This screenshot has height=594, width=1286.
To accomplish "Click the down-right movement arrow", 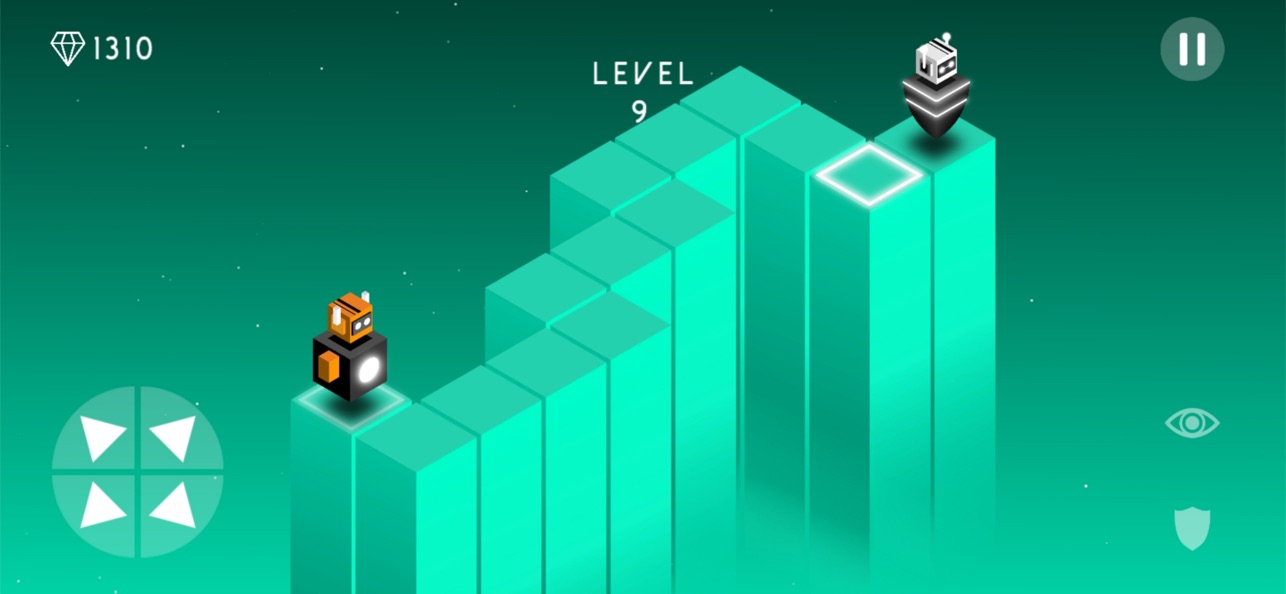I will (174, 507).
